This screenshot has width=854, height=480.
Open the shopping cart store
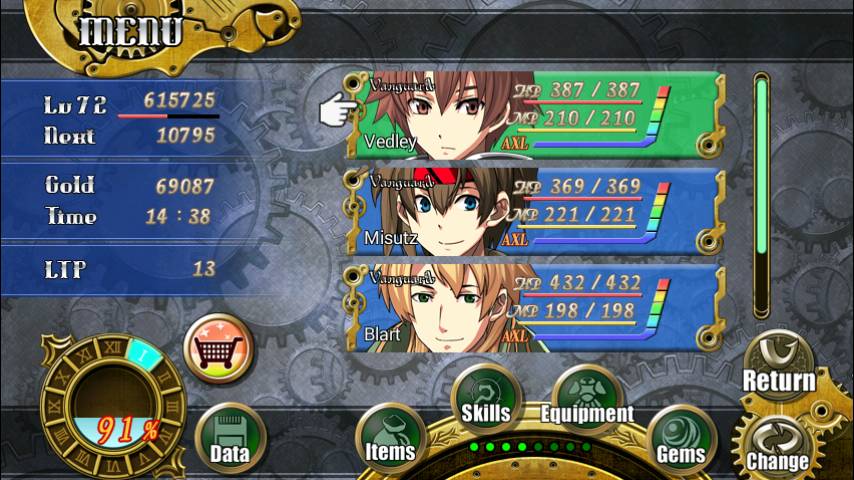click(x=219, y=347)
